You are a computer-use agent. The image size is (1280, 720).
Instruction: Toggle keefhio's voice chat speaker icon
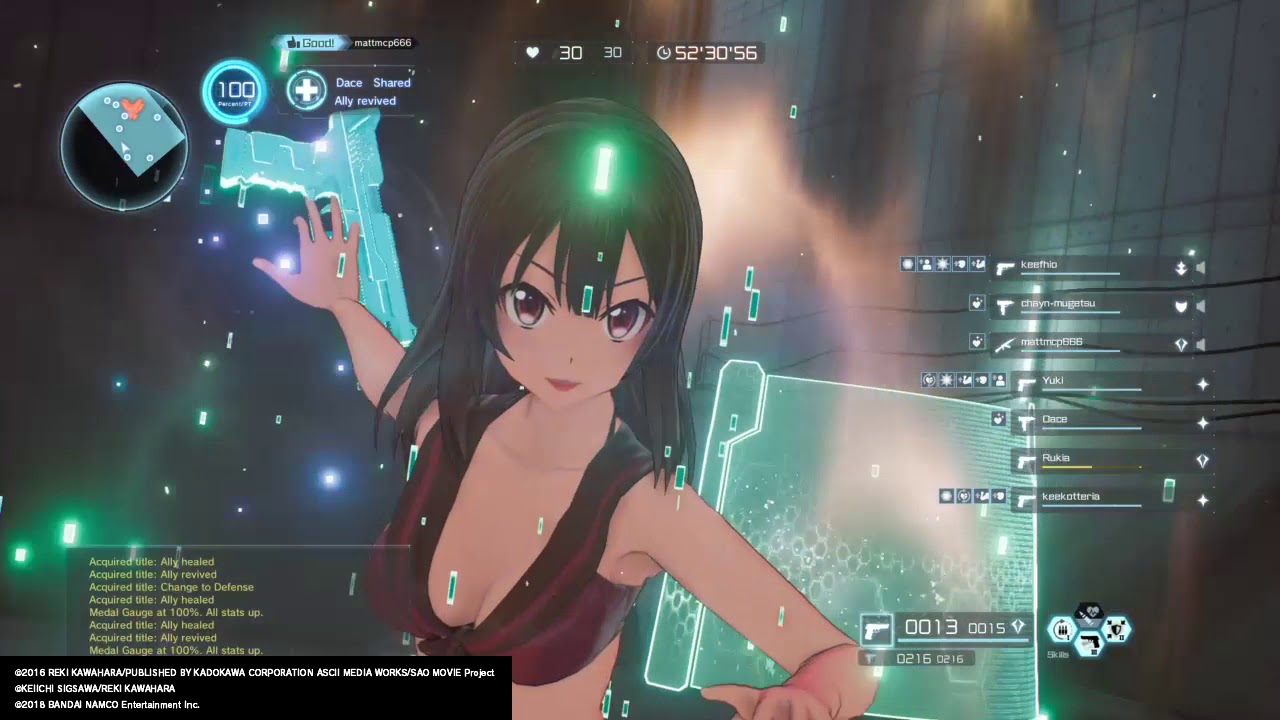(x=1201, y=267)
